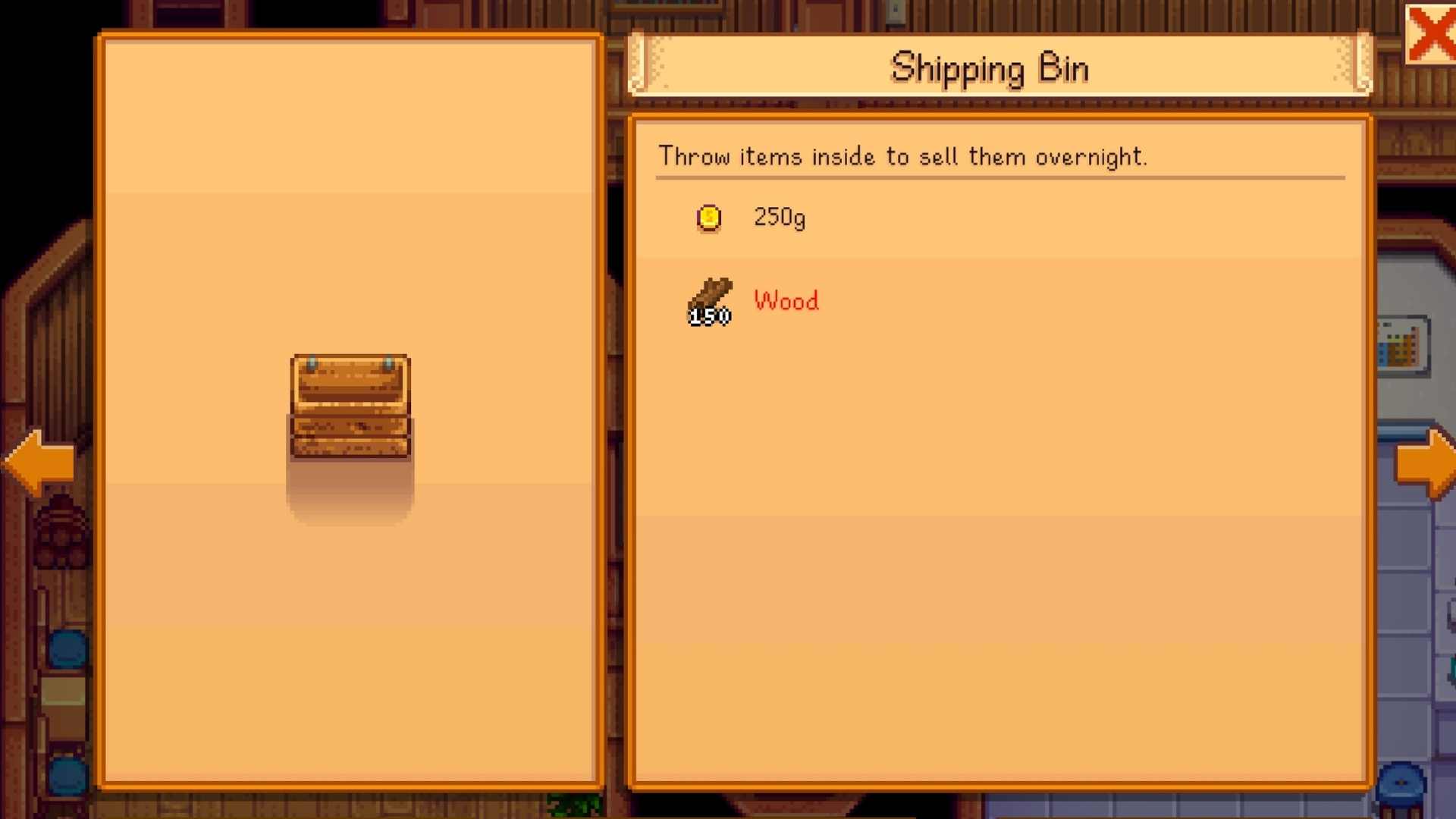Click the Shipping Bin scroll banner
Viewport: 1456px width, 819px height.
coord(990,67)
